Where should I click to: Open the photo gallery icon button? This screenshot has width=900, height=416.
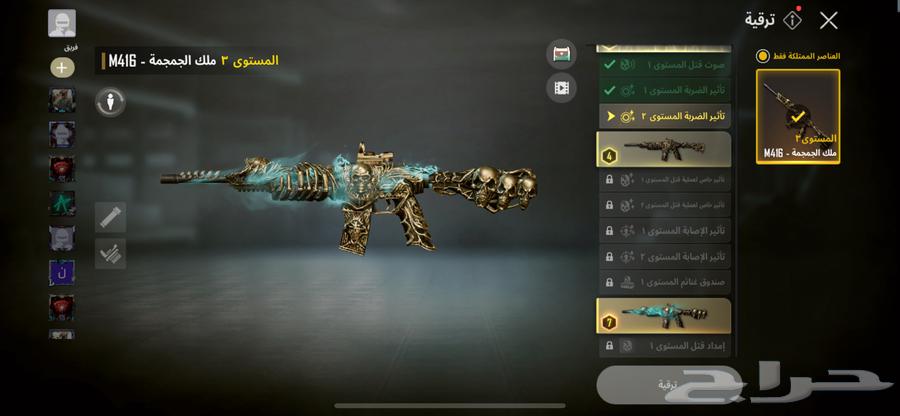tap(562, 54)
